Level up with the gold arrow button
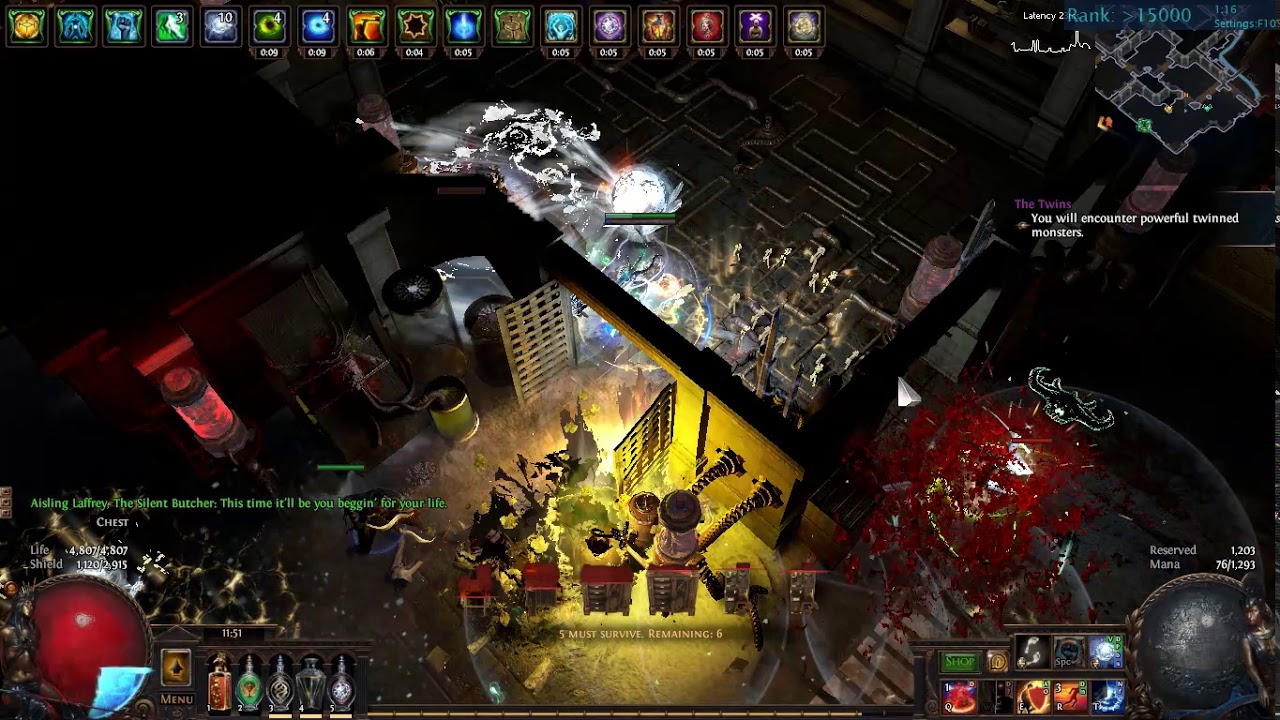This screenshot has height=720, width=1280. point(176,668)
